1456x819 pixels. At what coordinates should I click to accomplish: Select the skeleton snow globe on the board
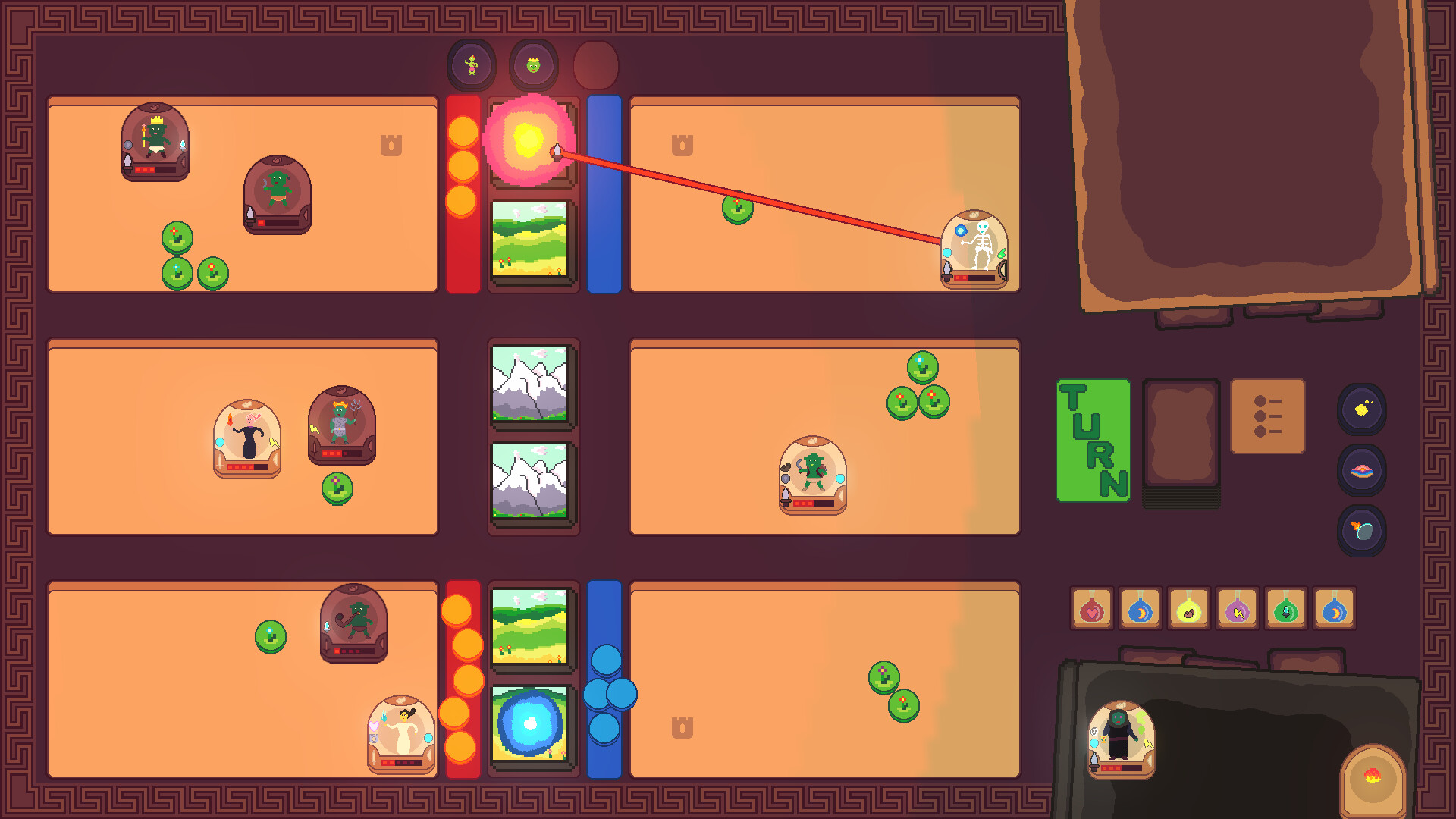[x=975, y=246]
